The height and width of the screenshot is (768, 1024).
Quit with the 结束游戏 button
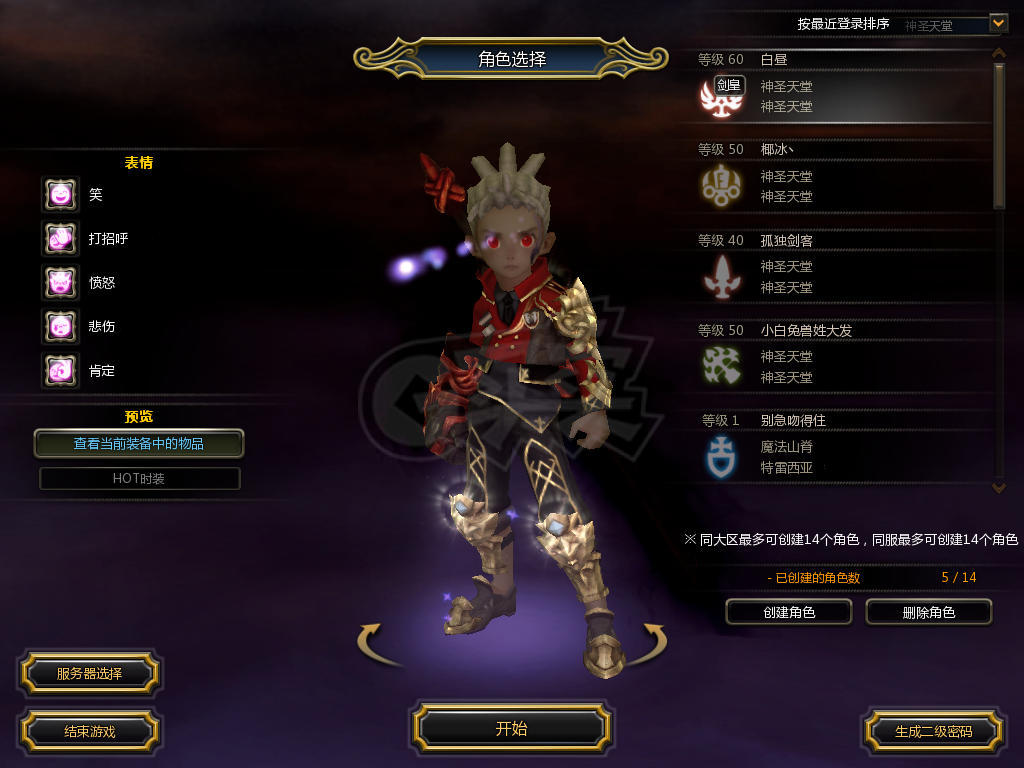pyautogui.click(x=89, y=731)
